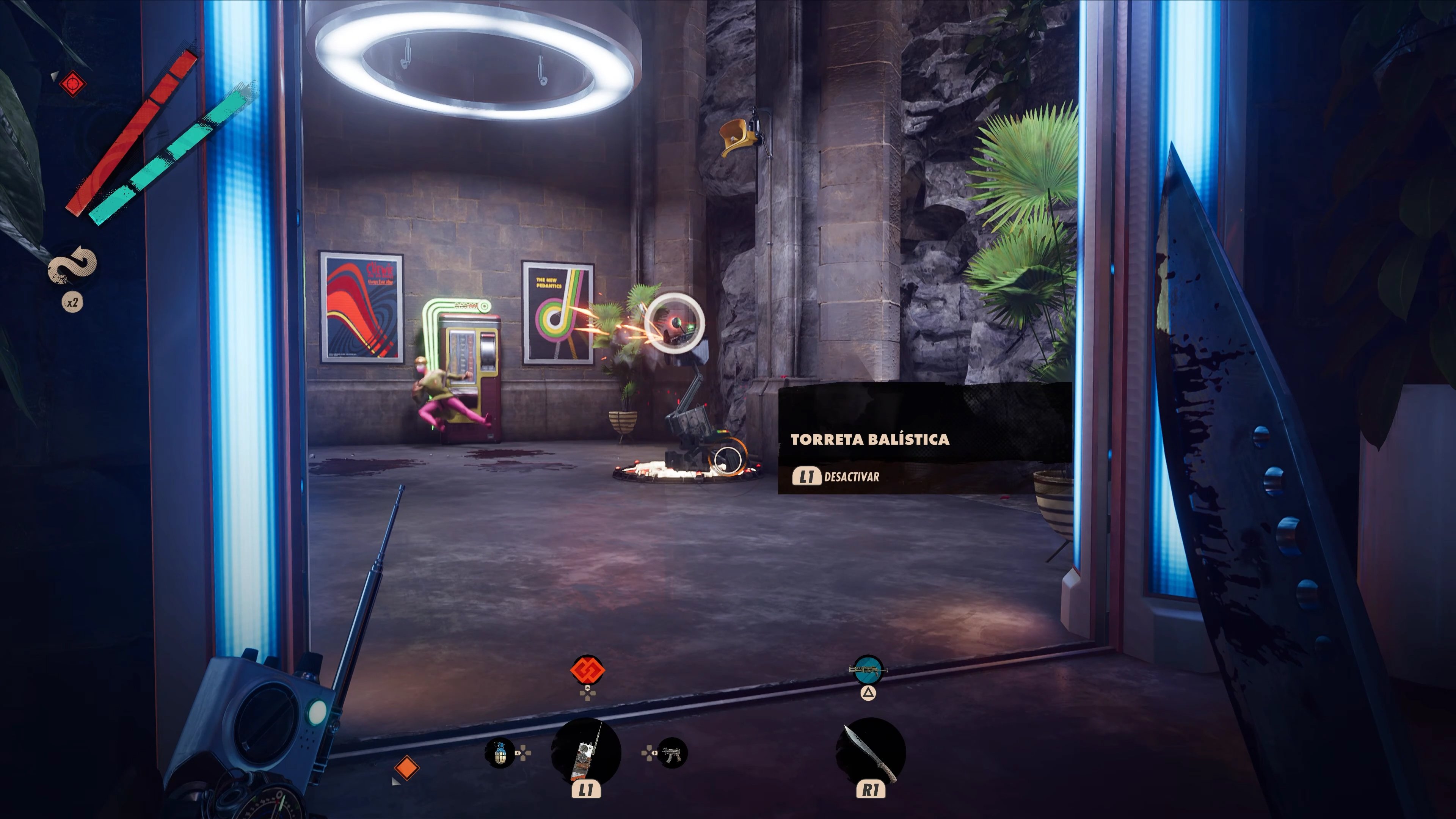This screenshot has height=819, width=1456.
Task: Click the Reprise curved-arrow icon
Action: pyautogui.click(x=72, y=265)
